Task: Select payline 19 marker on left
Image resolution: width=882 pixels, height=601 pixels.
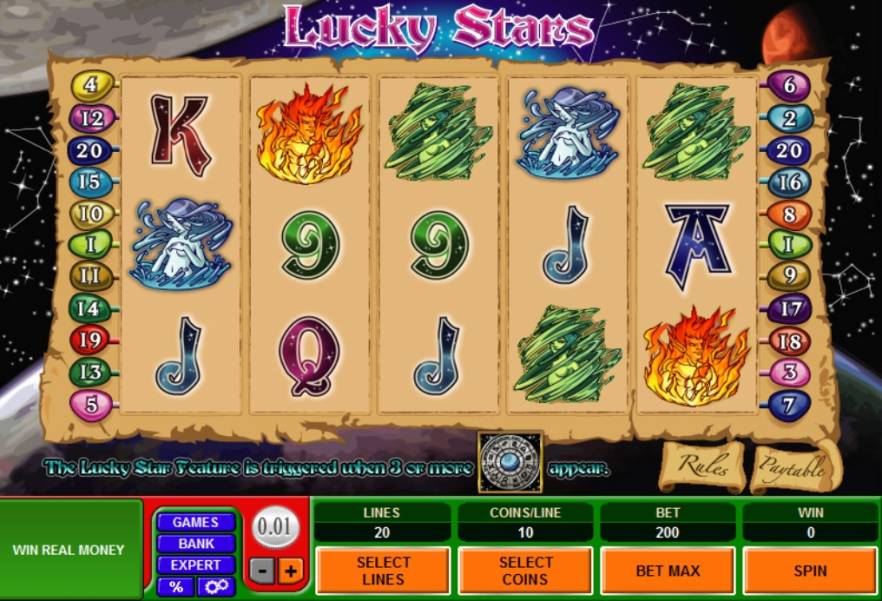Action: [86, 339]
